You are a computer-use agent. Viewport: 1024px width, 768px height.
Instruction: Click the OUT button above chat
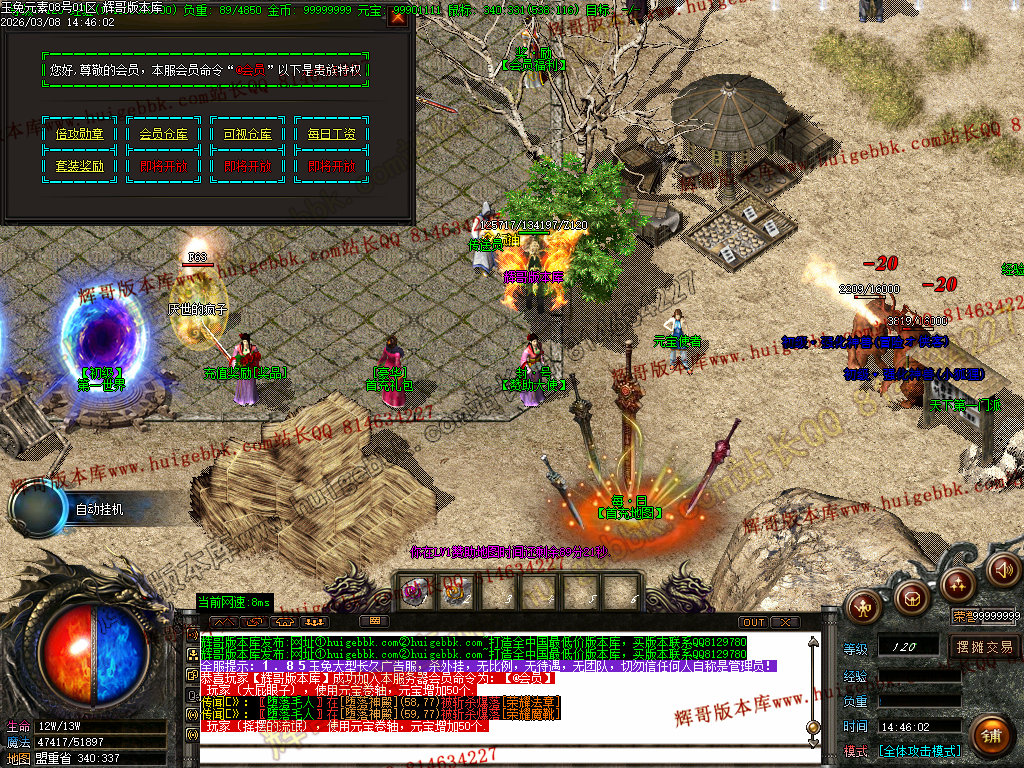pyautogui.click(x=754, y=622)
